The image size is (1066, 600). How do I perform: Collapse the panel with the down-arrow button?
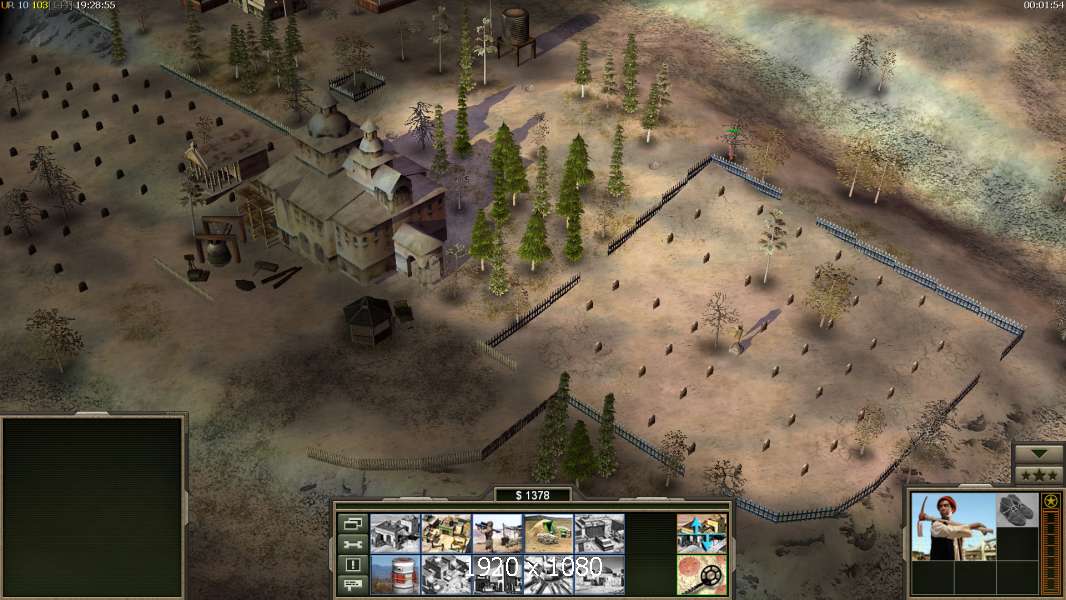tap(1038, 455)
